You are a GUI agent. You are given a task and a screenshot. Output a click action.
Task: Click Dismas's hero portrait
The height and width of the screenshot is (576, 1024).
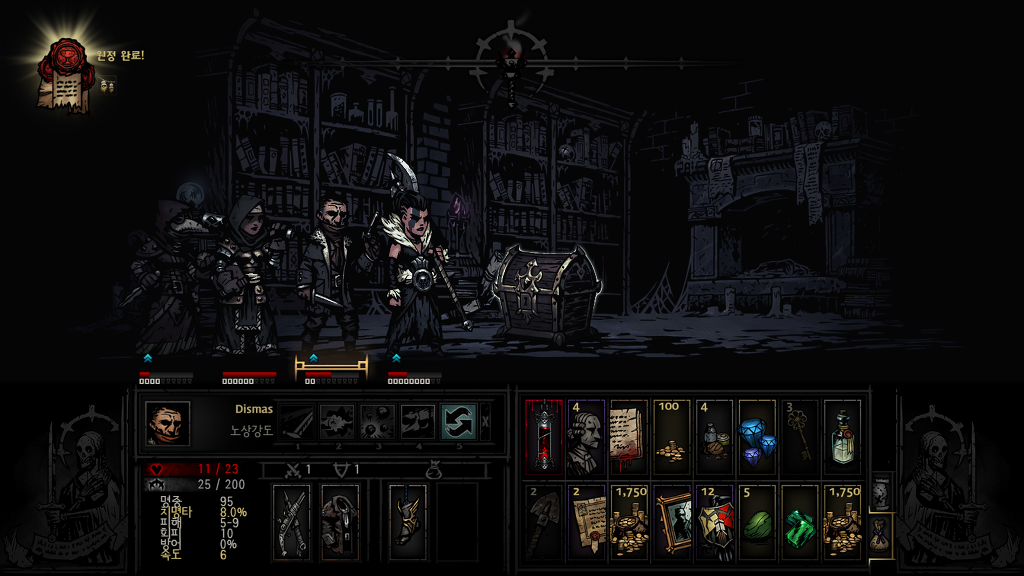point(167,423)
